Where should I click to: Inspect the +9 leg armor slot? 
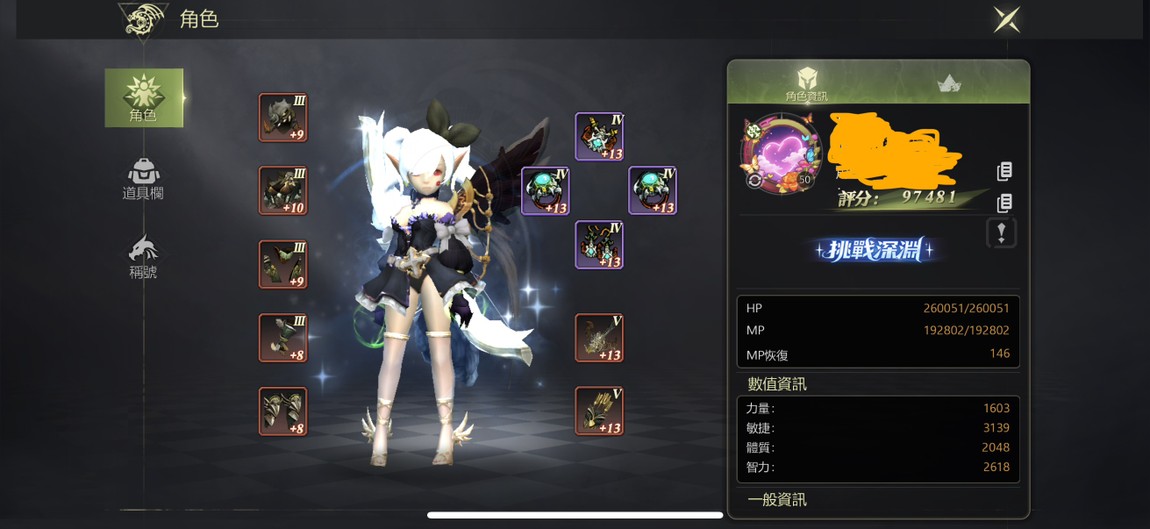[x=283, y=265]
